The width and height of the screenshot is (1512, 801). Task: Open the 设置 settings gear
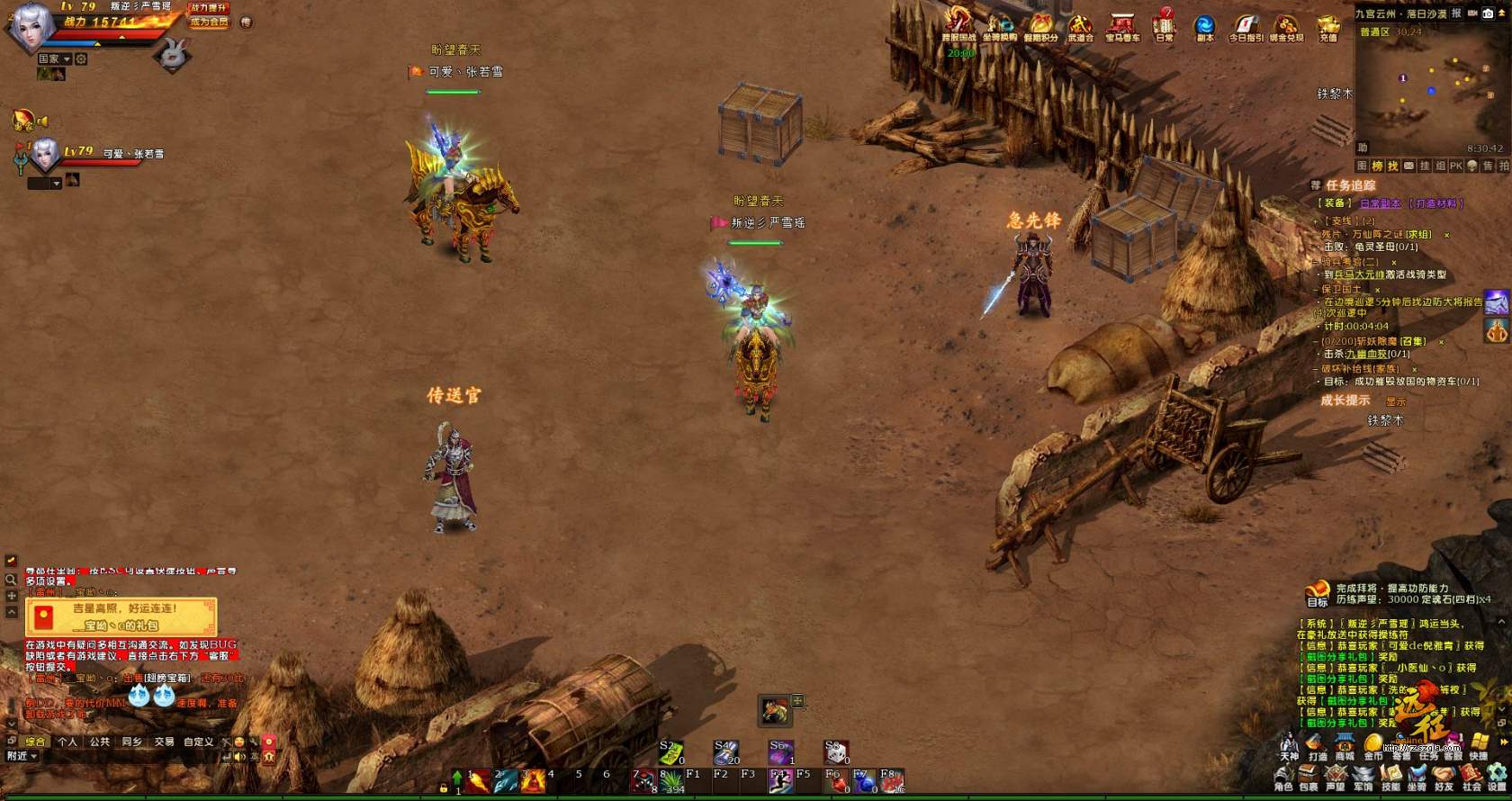coord(1497,778)
